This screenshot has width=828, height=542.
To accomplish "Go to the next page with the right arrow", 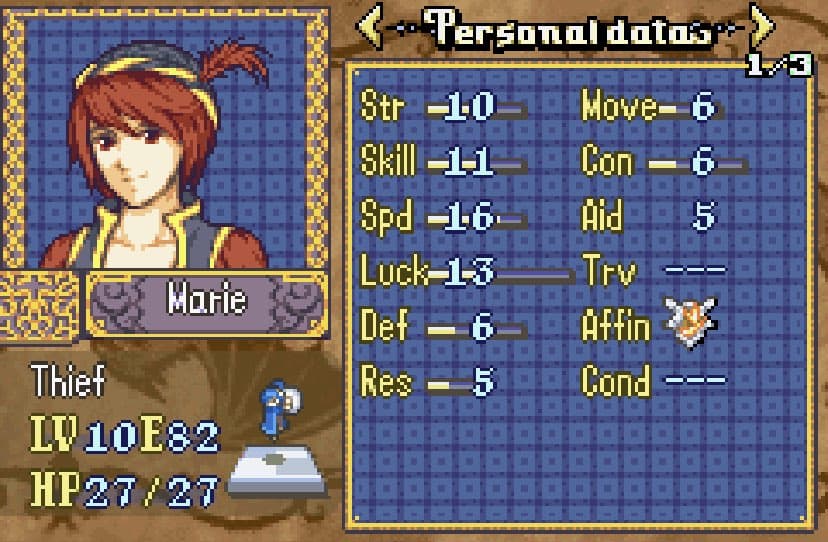I will point(762,28).
